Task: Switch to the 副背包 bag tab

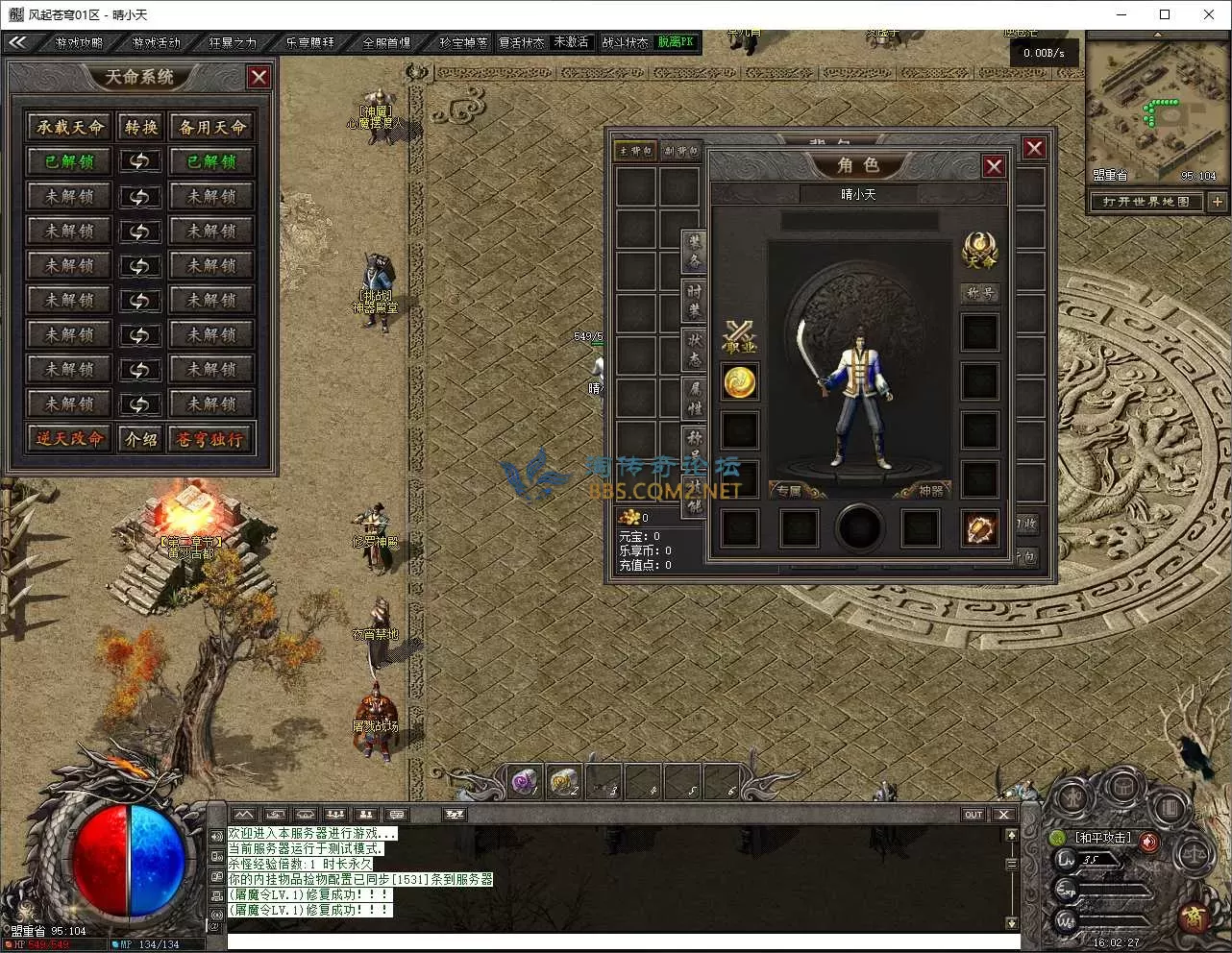Action: pyautogui.click(x=681, y=151)
